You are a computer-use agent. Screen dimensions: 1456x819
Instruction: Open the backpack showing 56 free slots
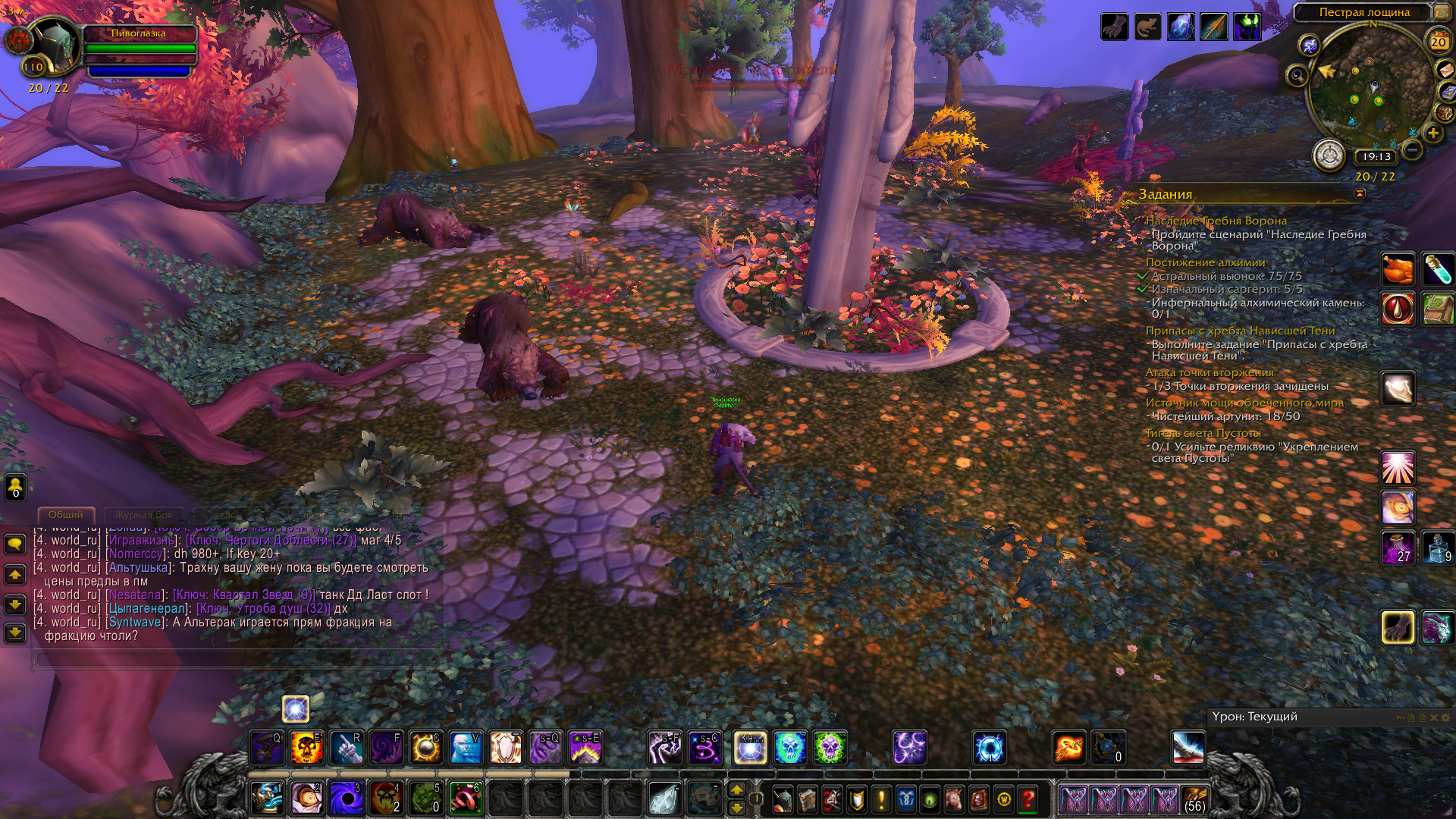1194,799
